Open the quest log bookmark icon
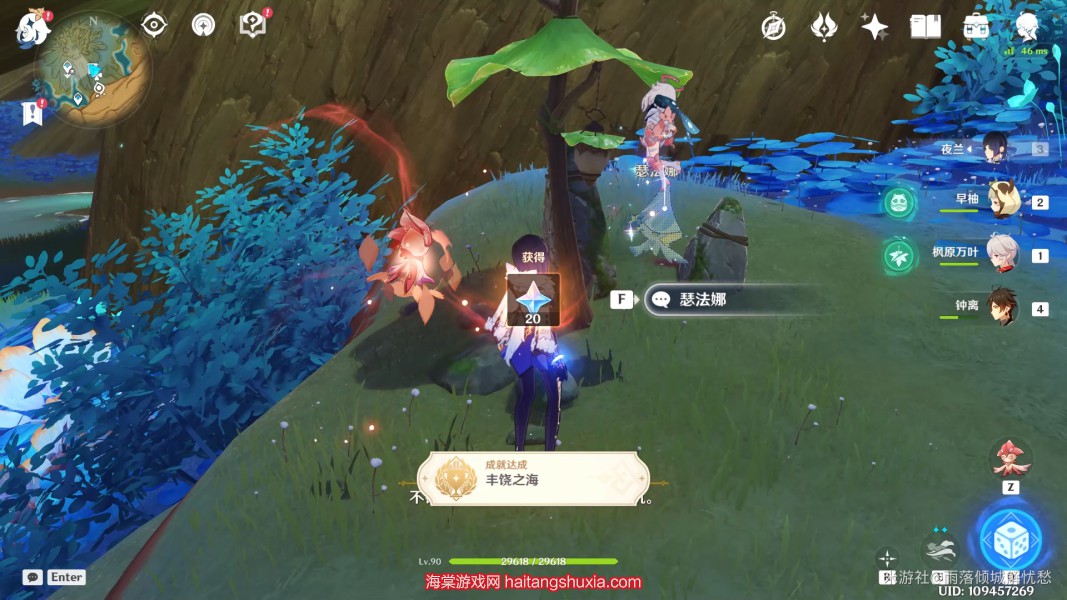The image size is (1067, 600). click(x=32, y=113)
